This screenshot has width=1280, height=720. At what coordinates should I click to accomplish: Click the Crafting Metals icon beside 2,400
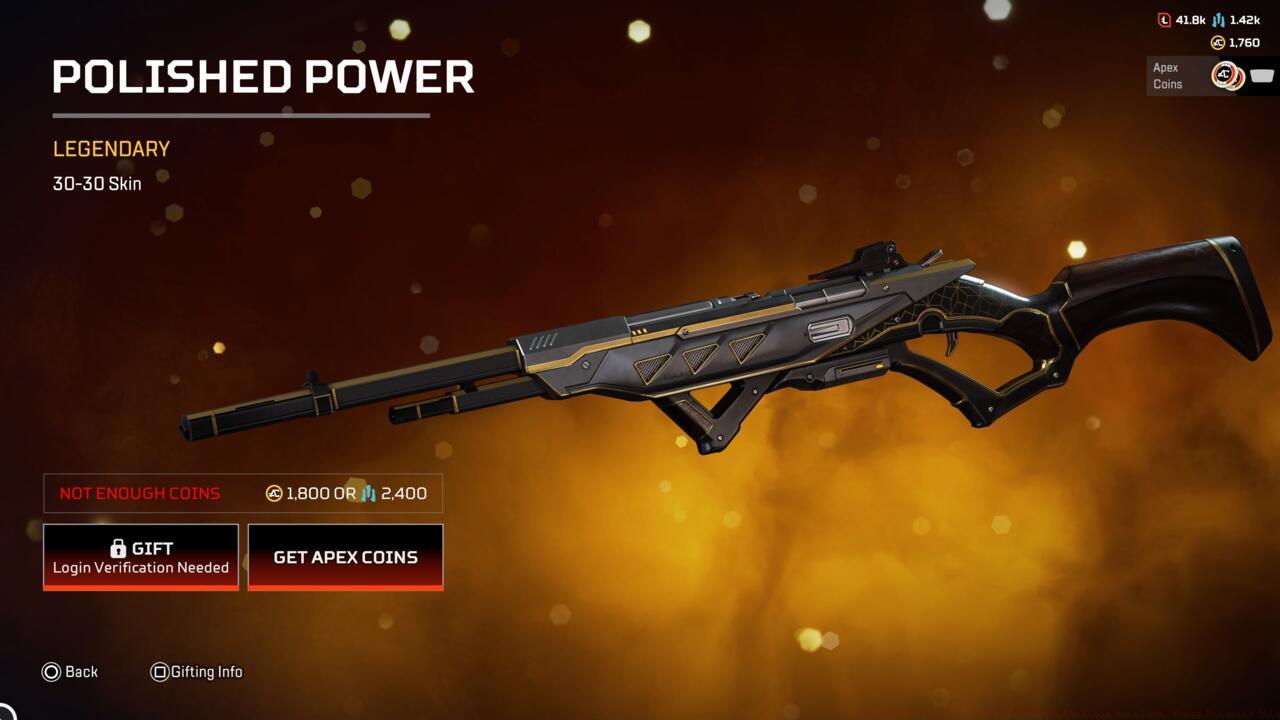click(367, 494)
